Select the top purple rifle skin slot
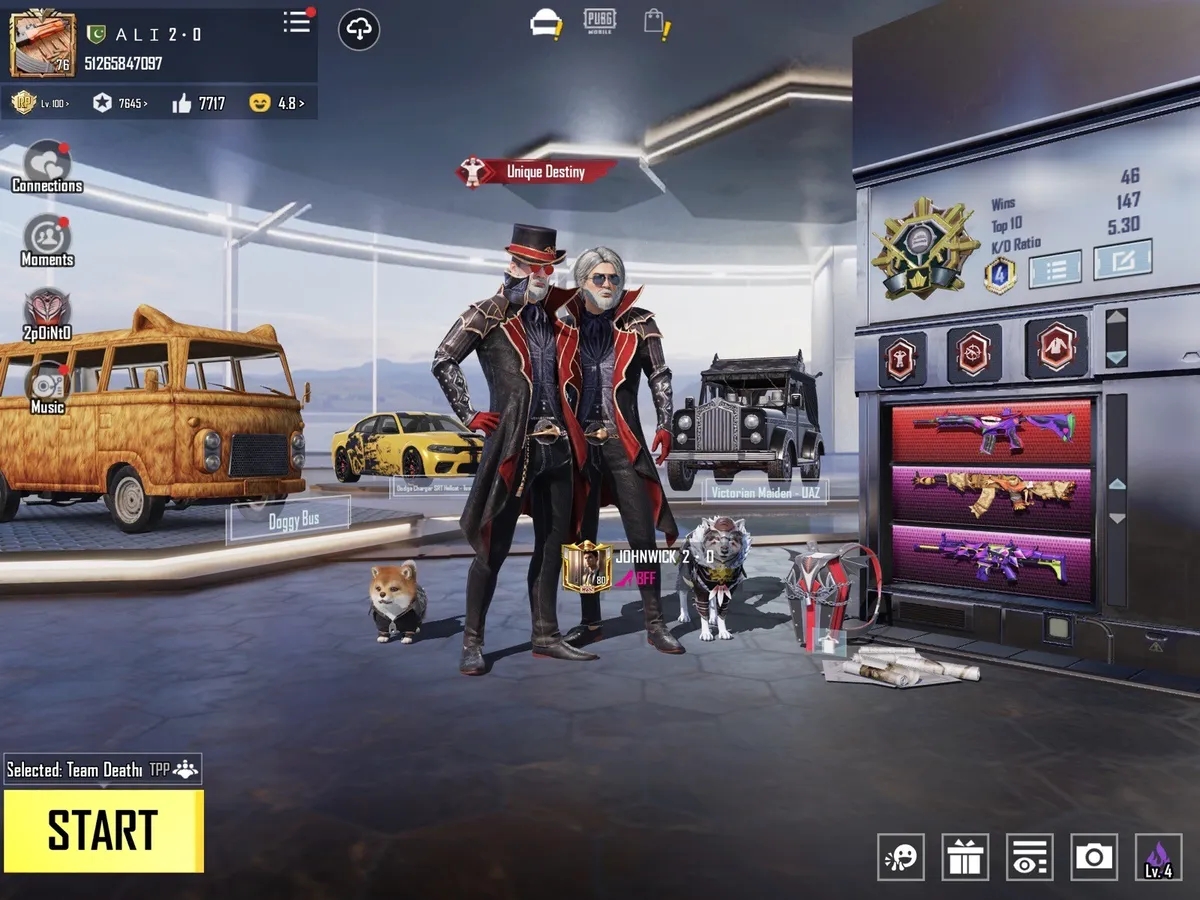1200x900 pixels. coord(991,430)
